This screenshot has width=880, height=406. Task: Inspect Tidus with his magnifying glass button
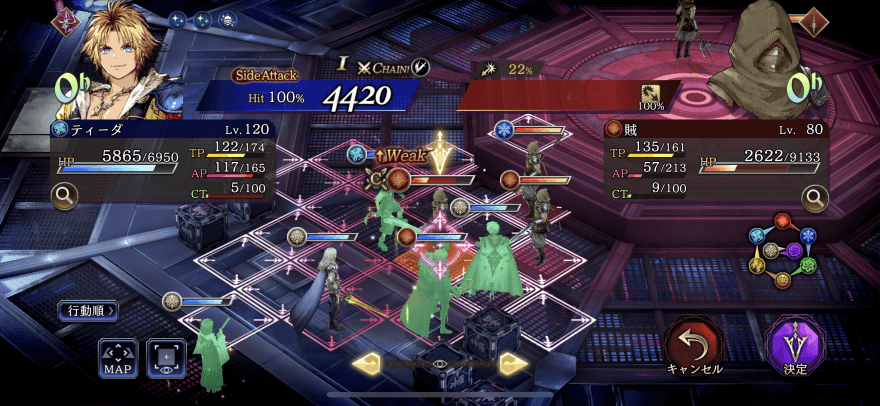(x=65, y=194)
